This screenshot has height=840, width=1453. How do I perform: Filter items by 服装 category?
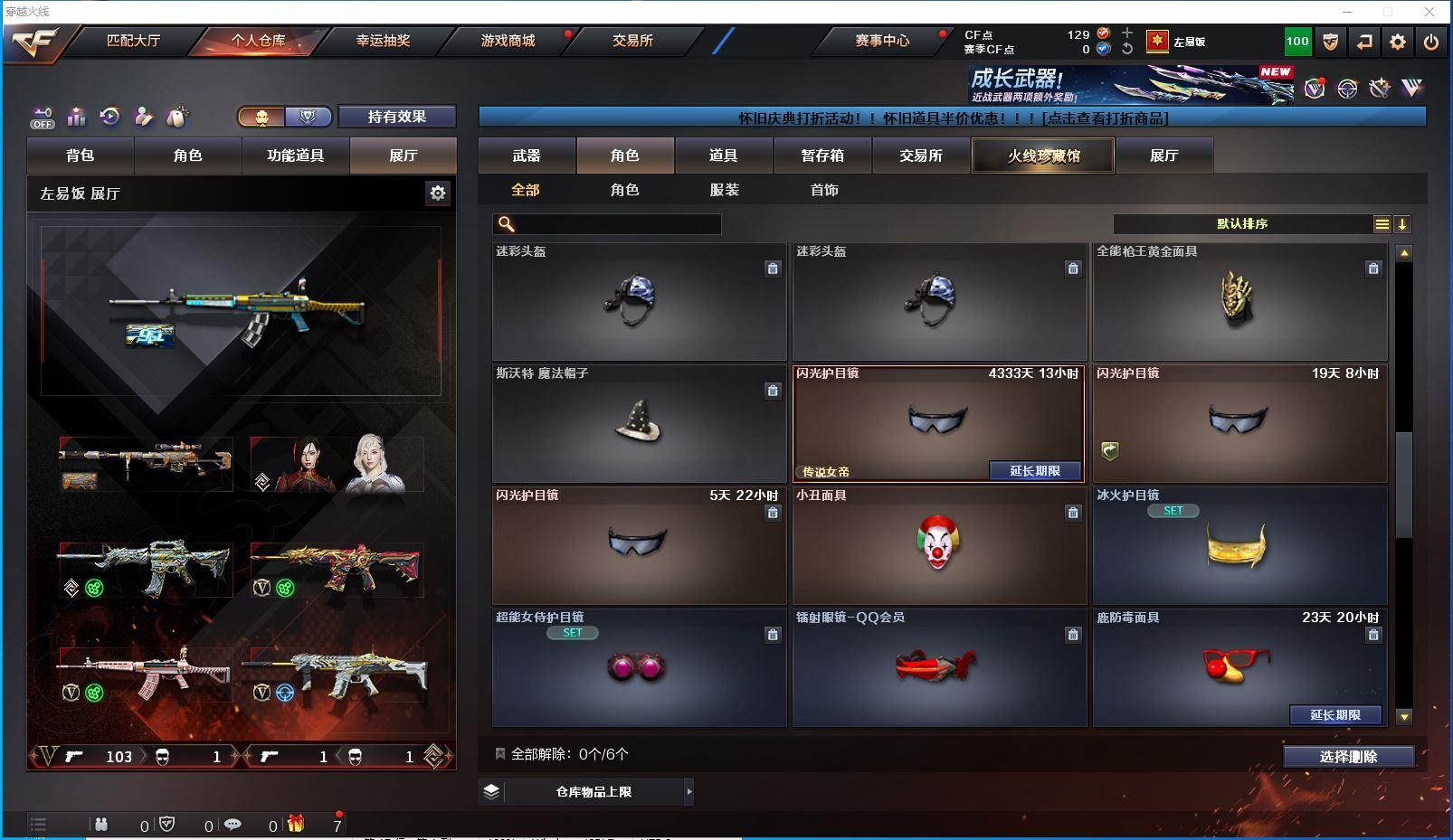point(725,190)
